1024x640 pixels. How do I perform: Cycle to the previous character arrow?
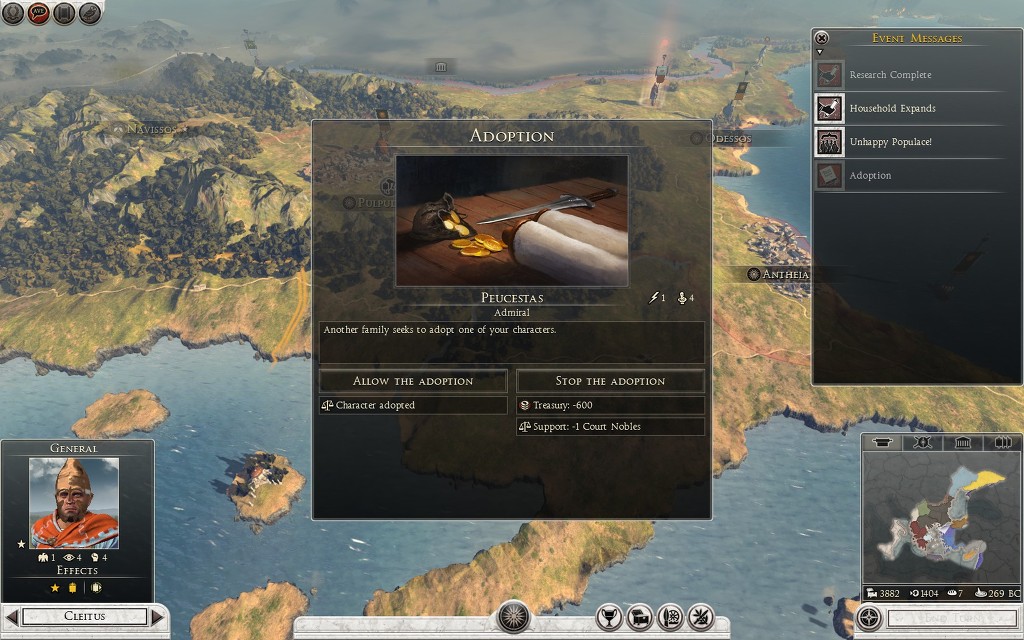point(13,617)
